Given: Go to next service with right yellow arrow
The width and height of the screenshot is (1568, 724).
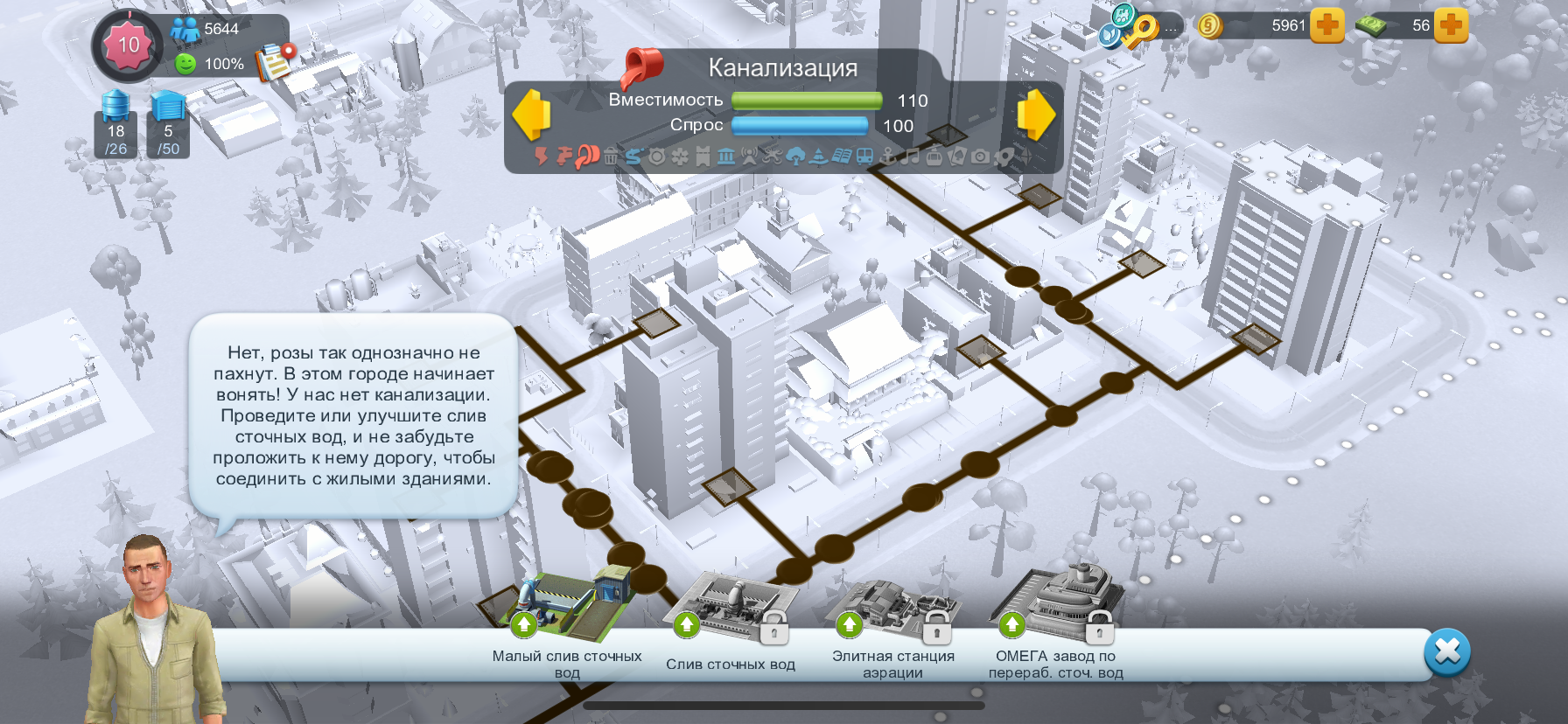Looking at the screenshot, I should click(1036, 115).
